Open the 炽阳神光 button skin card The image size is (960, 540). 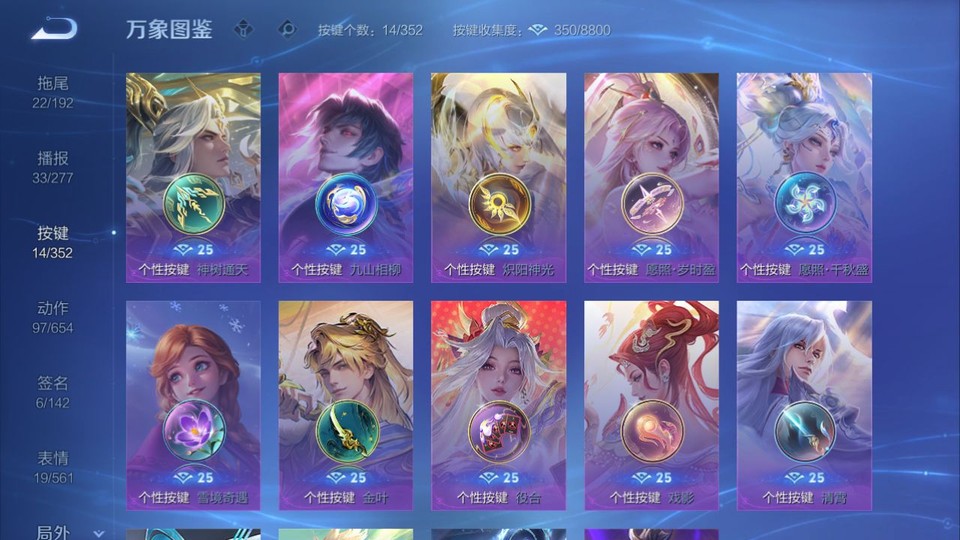pyautogui.click(x=498, y=177)
